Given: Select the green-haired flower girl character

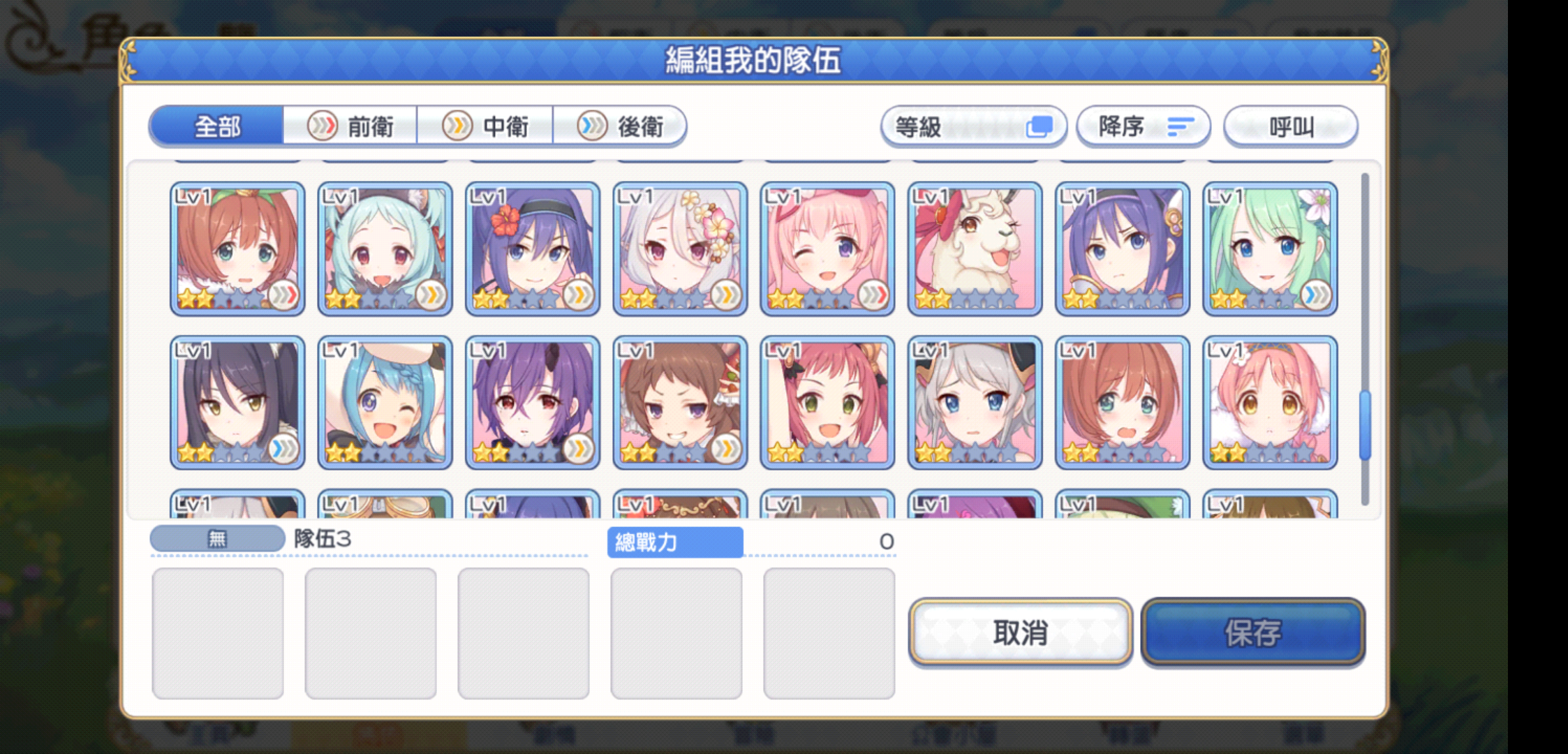Looking at the screenshot, I should 1270,248.
